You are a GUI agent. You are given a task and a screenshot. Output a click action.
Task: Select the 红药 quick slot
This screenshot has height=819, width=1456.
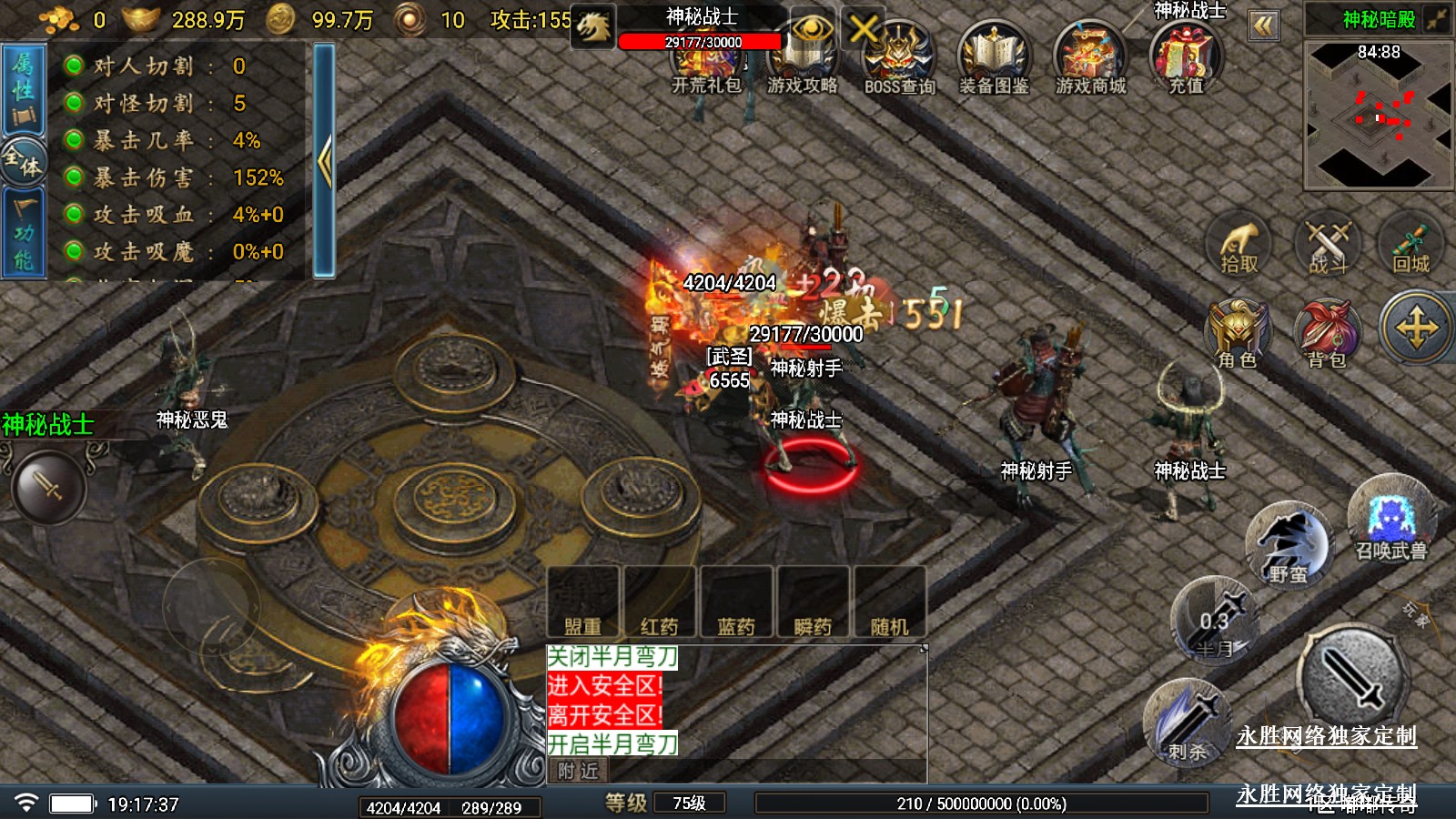coord(659,602)
